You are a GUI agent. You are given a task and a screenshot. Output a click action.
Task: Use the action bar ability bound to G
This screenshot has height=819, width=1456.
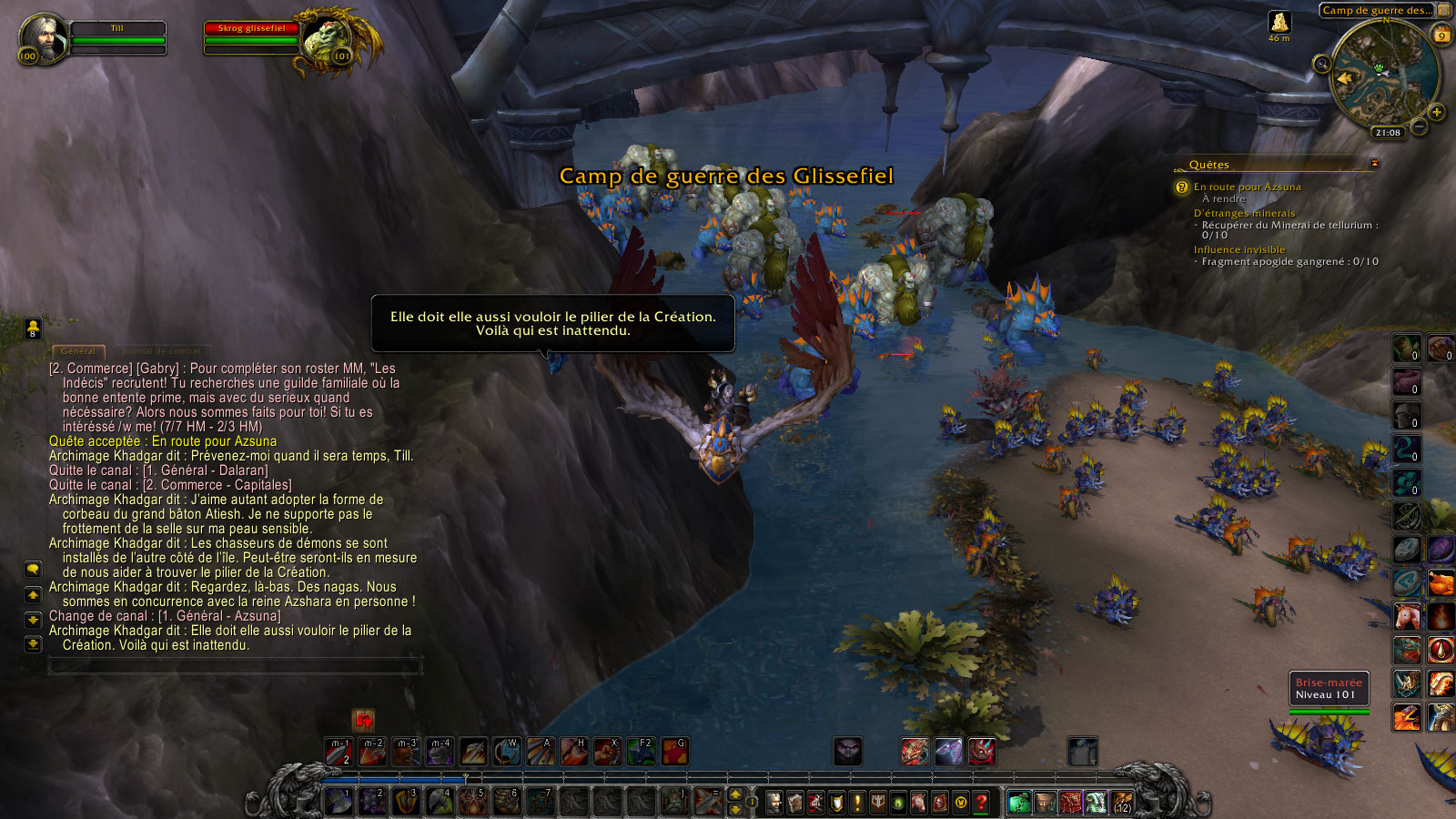(x=674, y=752)
